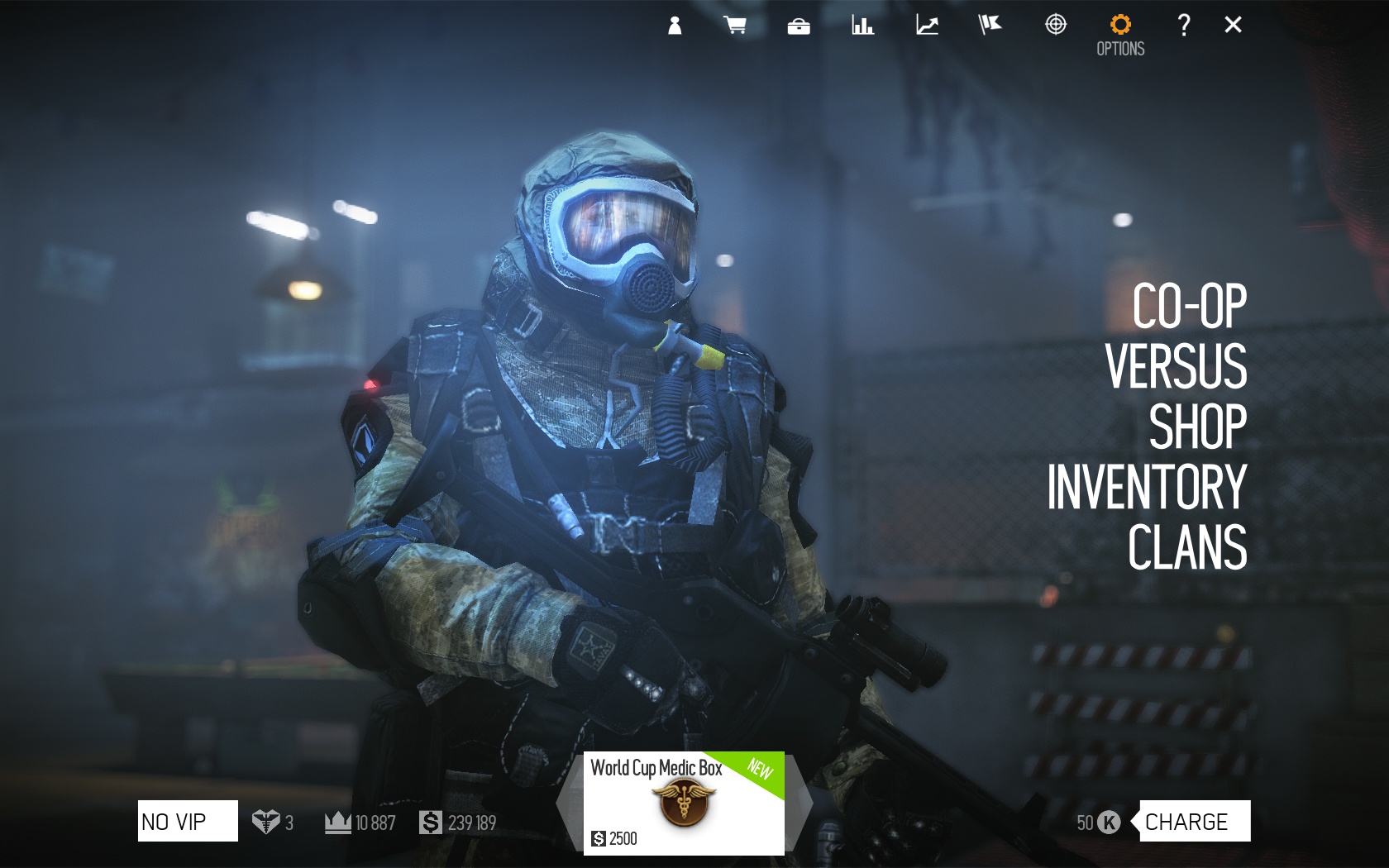Show the next featured shop offer
The height and width of the screenshot is (868, 1389).
click(x=799, y=803)
